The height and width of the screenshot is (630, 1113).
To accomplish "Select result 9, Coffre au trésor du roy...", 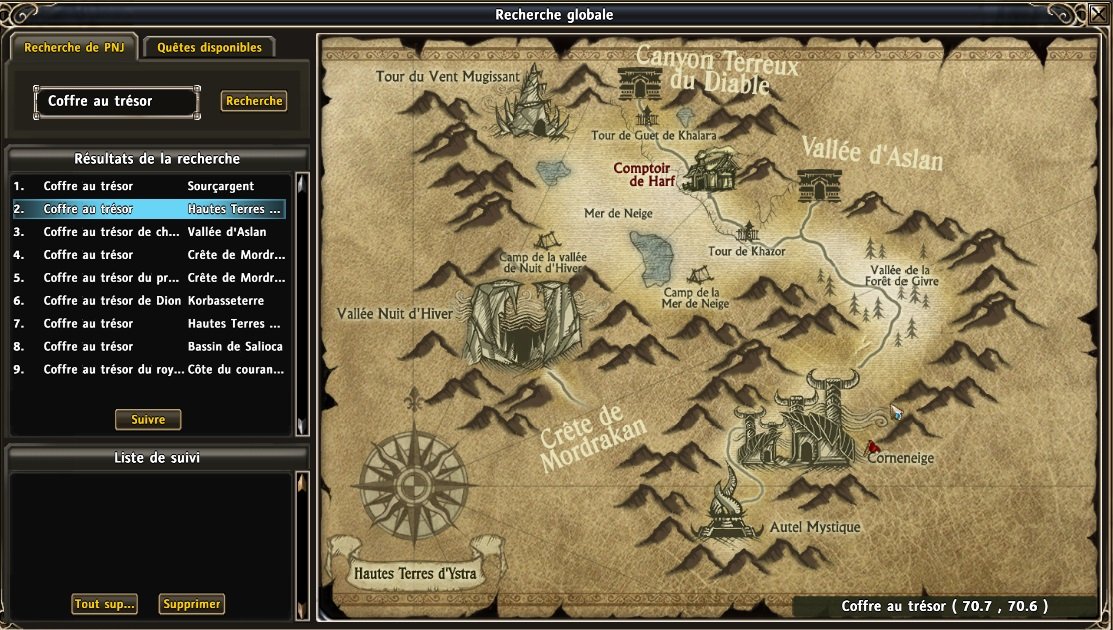I will (150, 369).
